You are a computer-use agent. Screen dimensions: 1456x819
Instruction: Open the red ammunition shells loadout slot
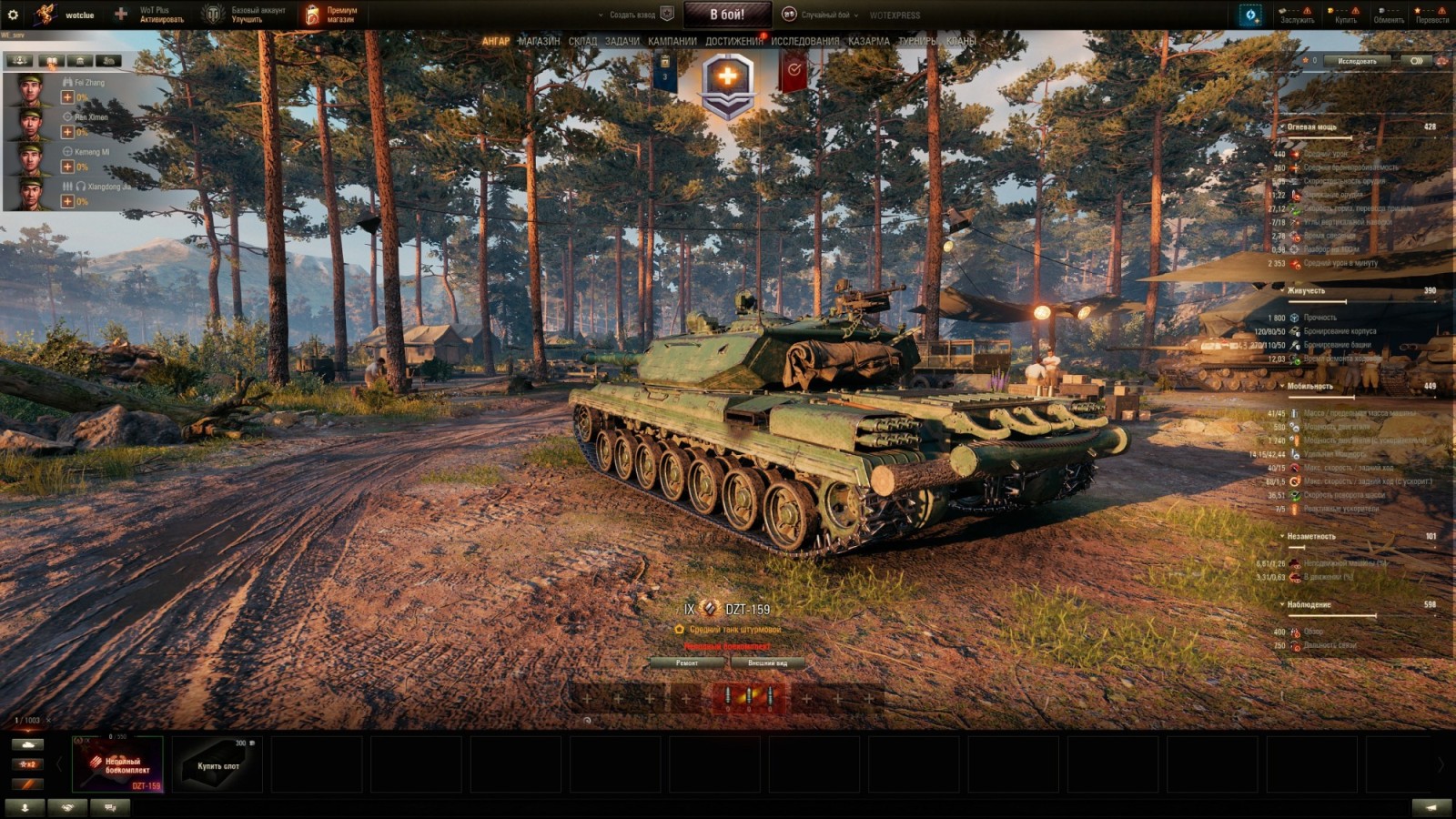coord(749,698)
